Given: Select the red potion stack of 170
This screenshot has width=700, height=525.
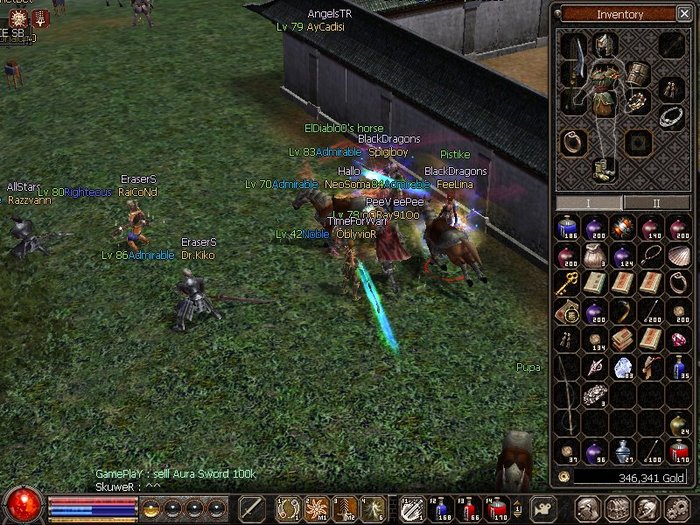Looking at the screenshot, I should pos(679,450).
